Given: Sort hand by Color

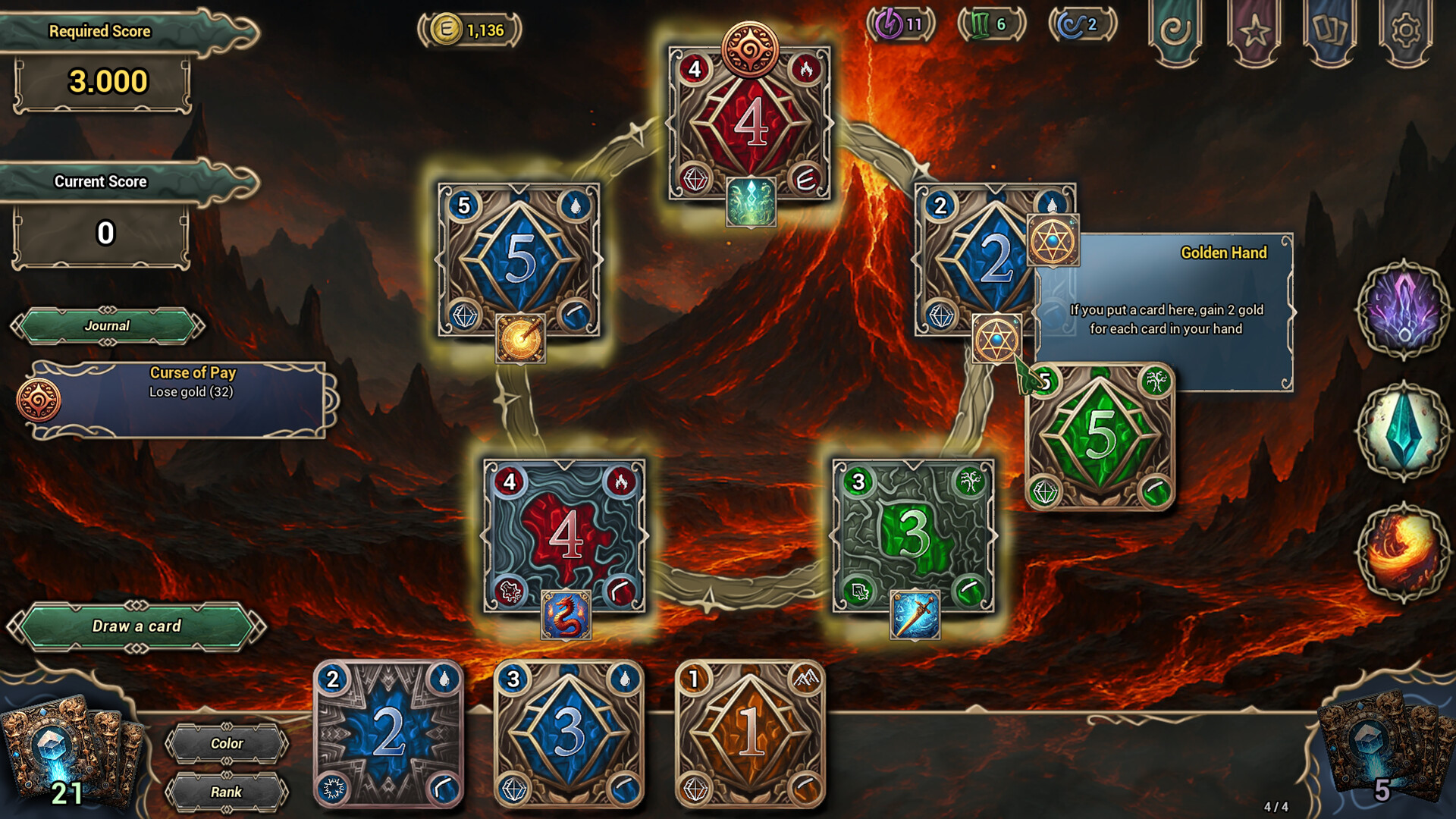Looking at the screenshot, I should click(x=227, y=744).
